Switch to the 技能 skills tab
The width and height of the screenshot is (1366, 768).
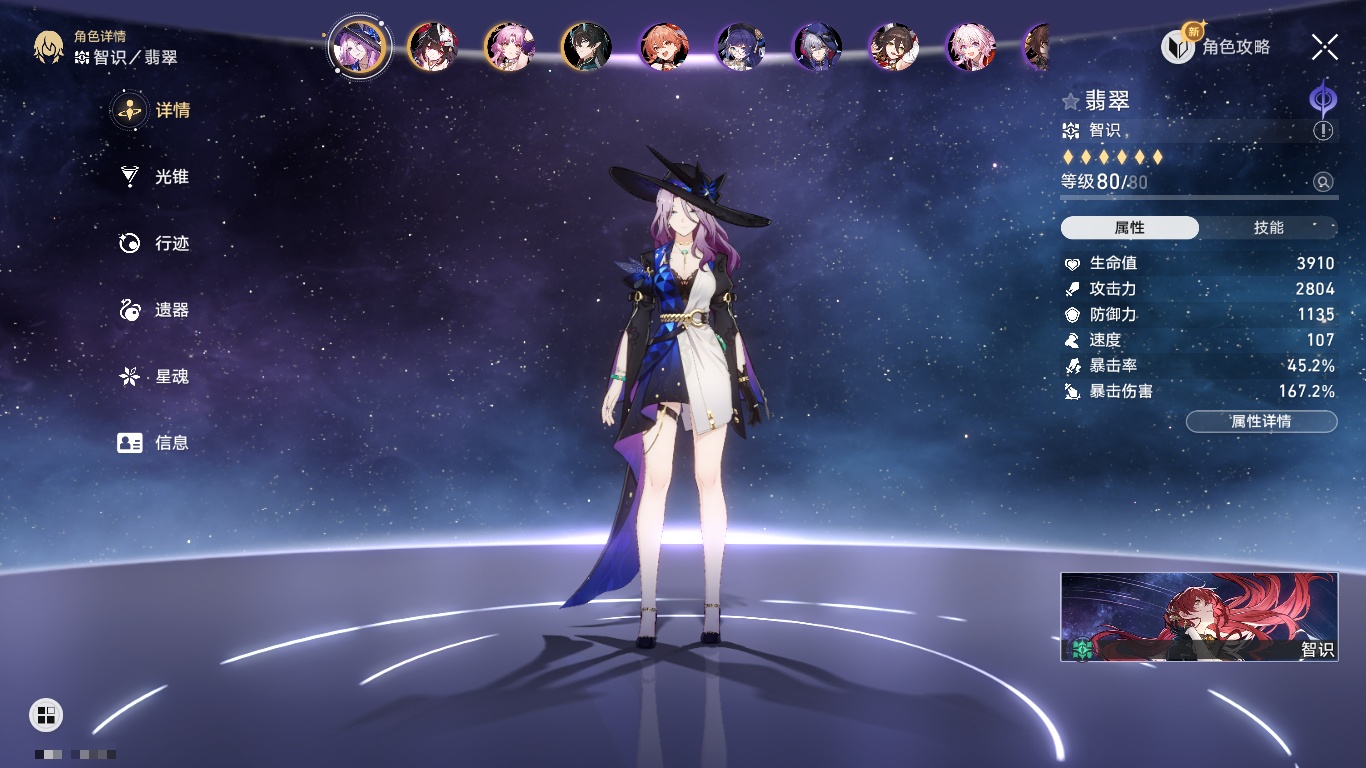pos(1268,228)
